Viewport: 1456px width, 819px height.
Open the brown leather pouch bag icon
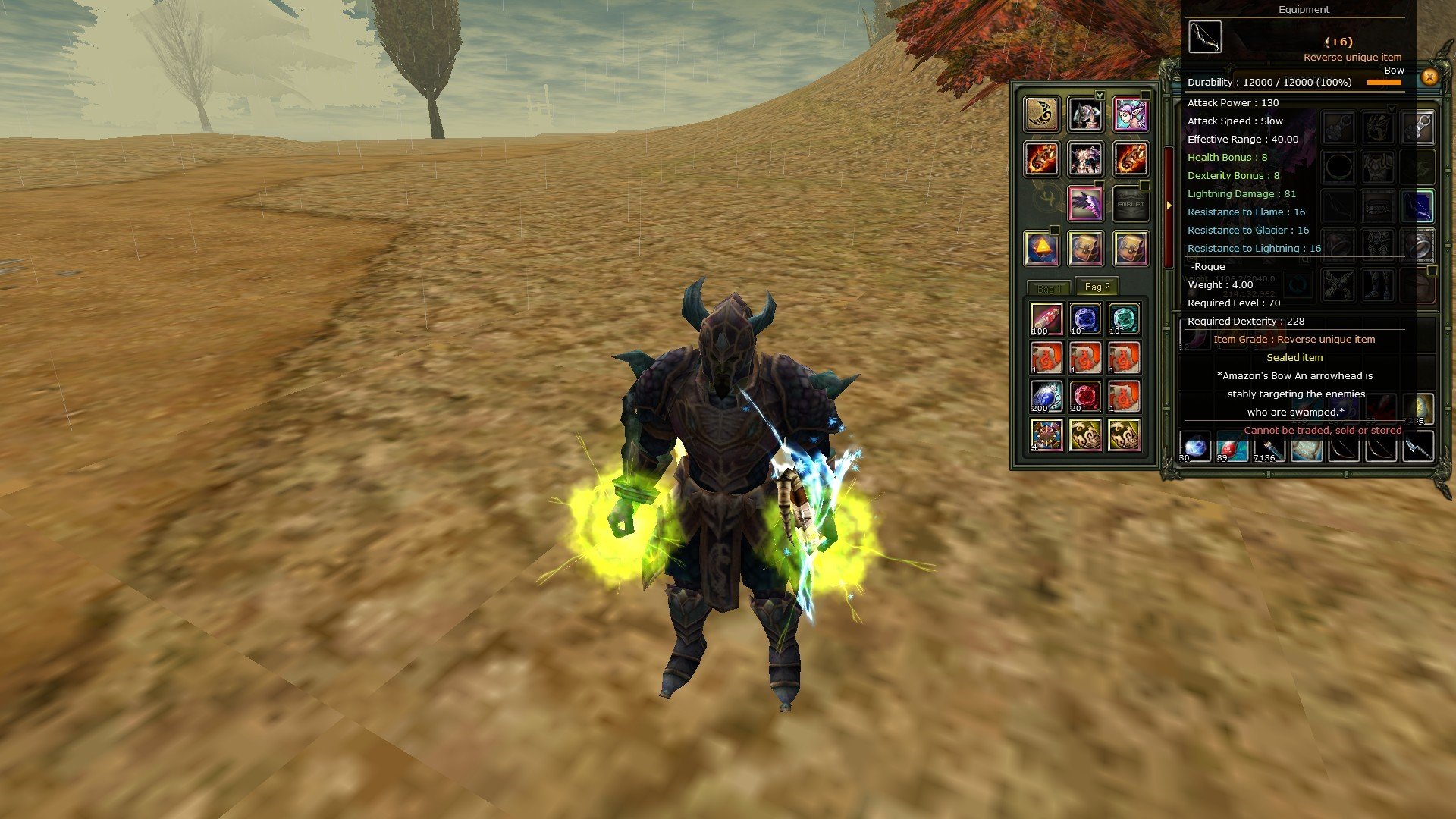(x=1084, y=249)
